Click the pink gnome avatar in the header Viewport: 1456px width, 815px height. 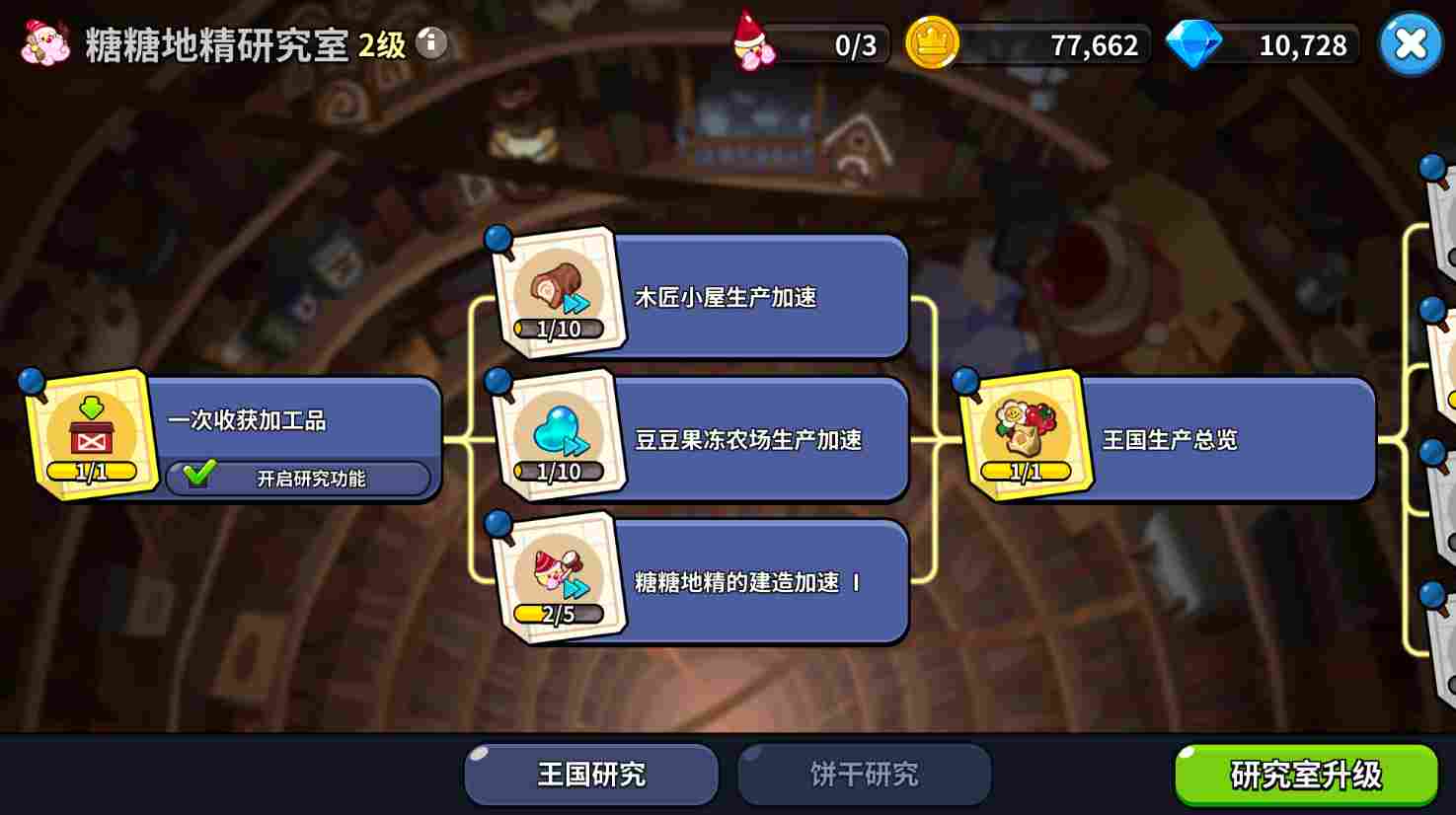click(x=41, y=43)
